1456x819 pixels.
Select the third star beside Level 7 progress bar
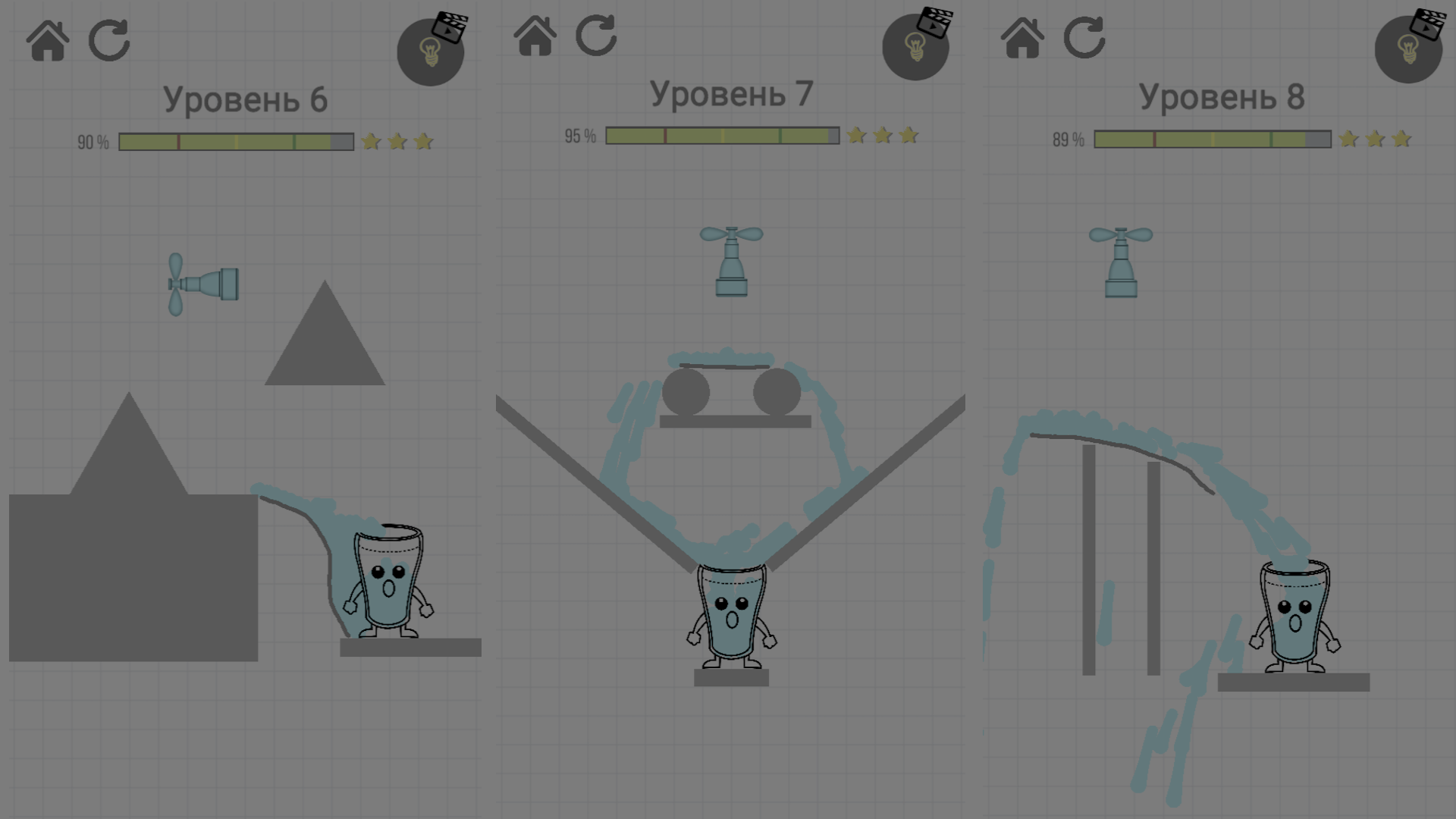(x=909, y=136)
